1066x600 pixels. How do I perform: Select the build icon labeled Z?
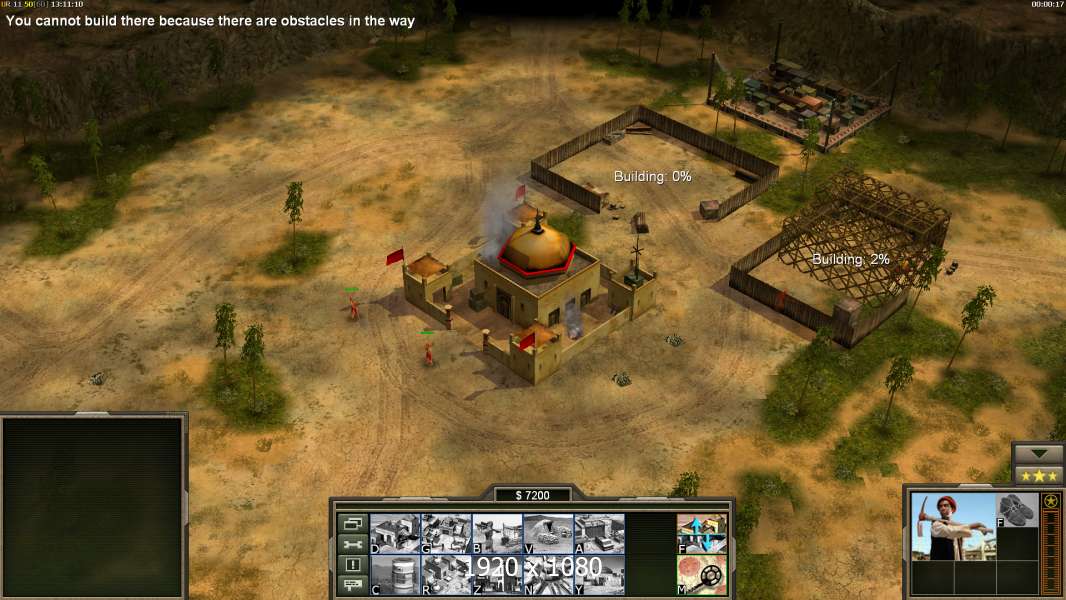pos(497,574)
